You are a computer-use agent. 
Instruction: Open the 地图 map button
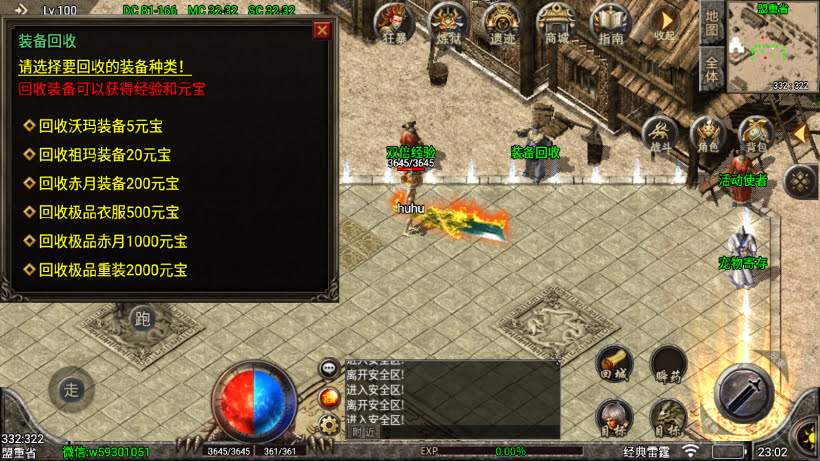tap(711, 22)
